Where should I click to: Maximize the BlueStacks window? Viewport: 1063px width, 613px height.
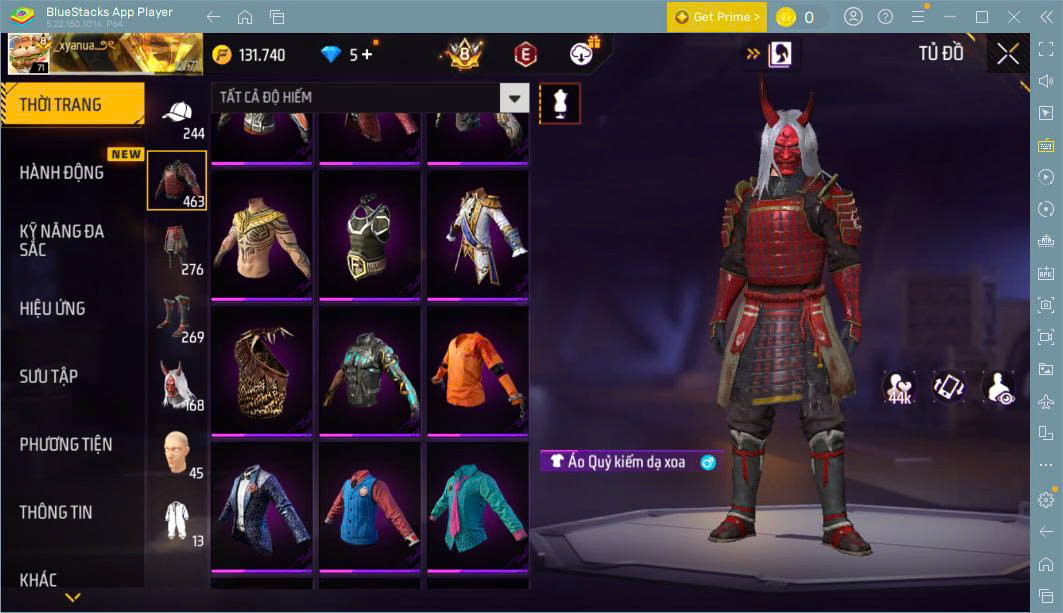click(x=981, y=17)
